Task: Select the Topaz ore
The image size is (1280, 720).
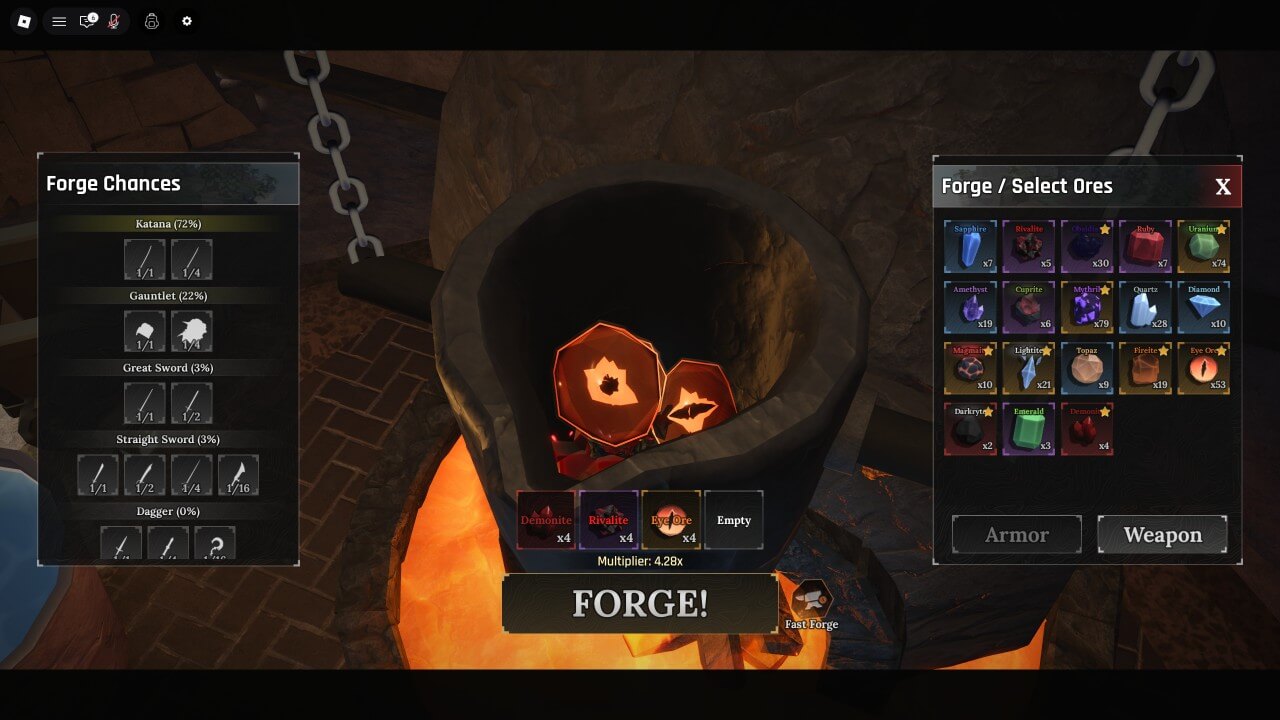Action: pos(1086,368)
